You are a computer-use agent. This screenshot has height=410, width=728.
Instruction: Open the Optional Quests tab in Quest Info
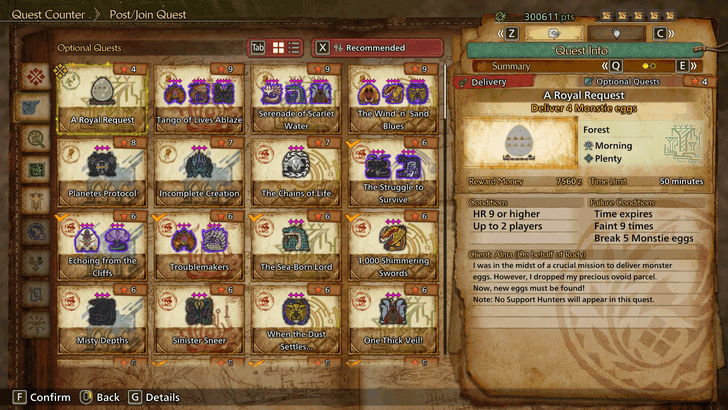point(627,82)
